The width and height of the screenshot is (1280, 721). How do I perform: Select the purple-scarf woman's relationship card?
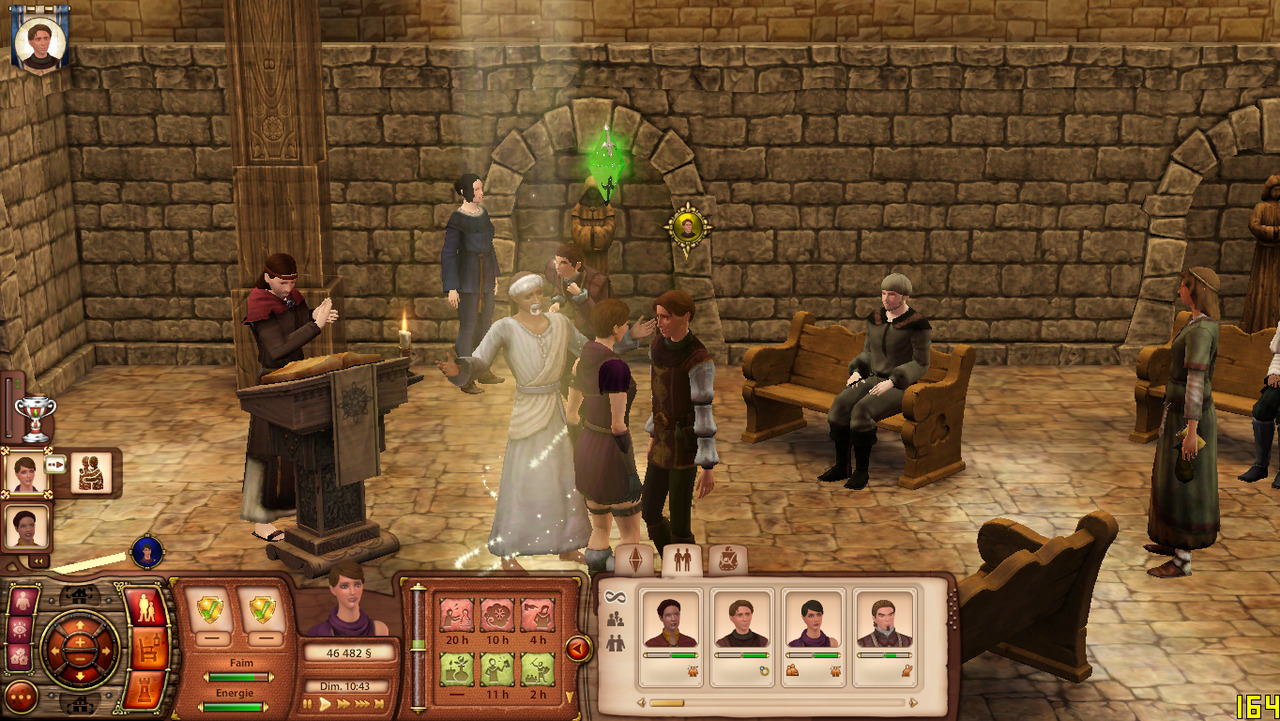813,630
